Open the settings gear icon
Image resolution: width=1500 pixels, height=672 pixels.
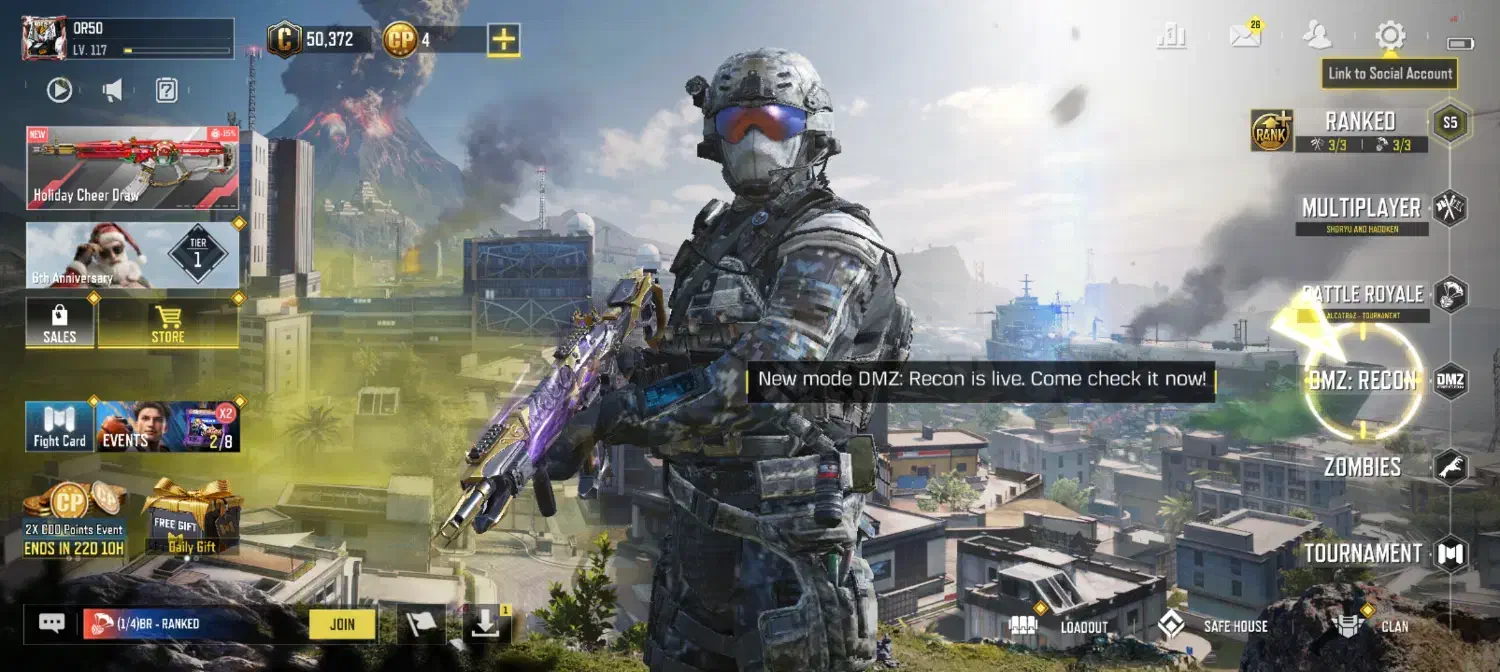[1390, 36]
